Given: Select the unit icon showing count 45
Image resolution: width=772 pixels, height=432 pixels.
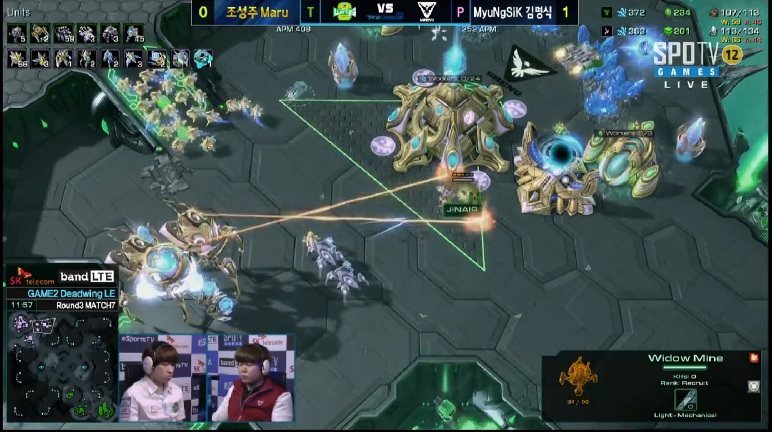Looking at the screenshot, I should click(133, 34).
